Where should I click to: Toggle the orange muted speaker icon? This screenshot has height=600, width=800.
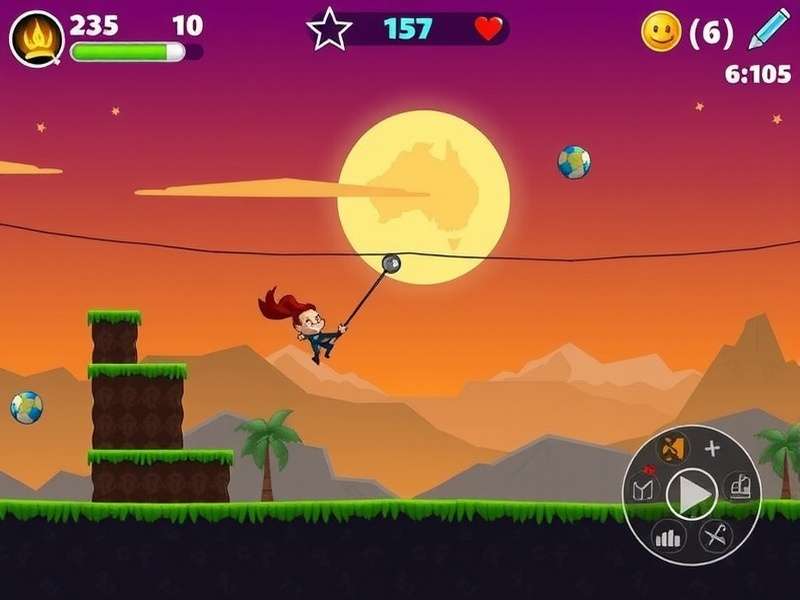pyautogui.click(x=672, y=447)
